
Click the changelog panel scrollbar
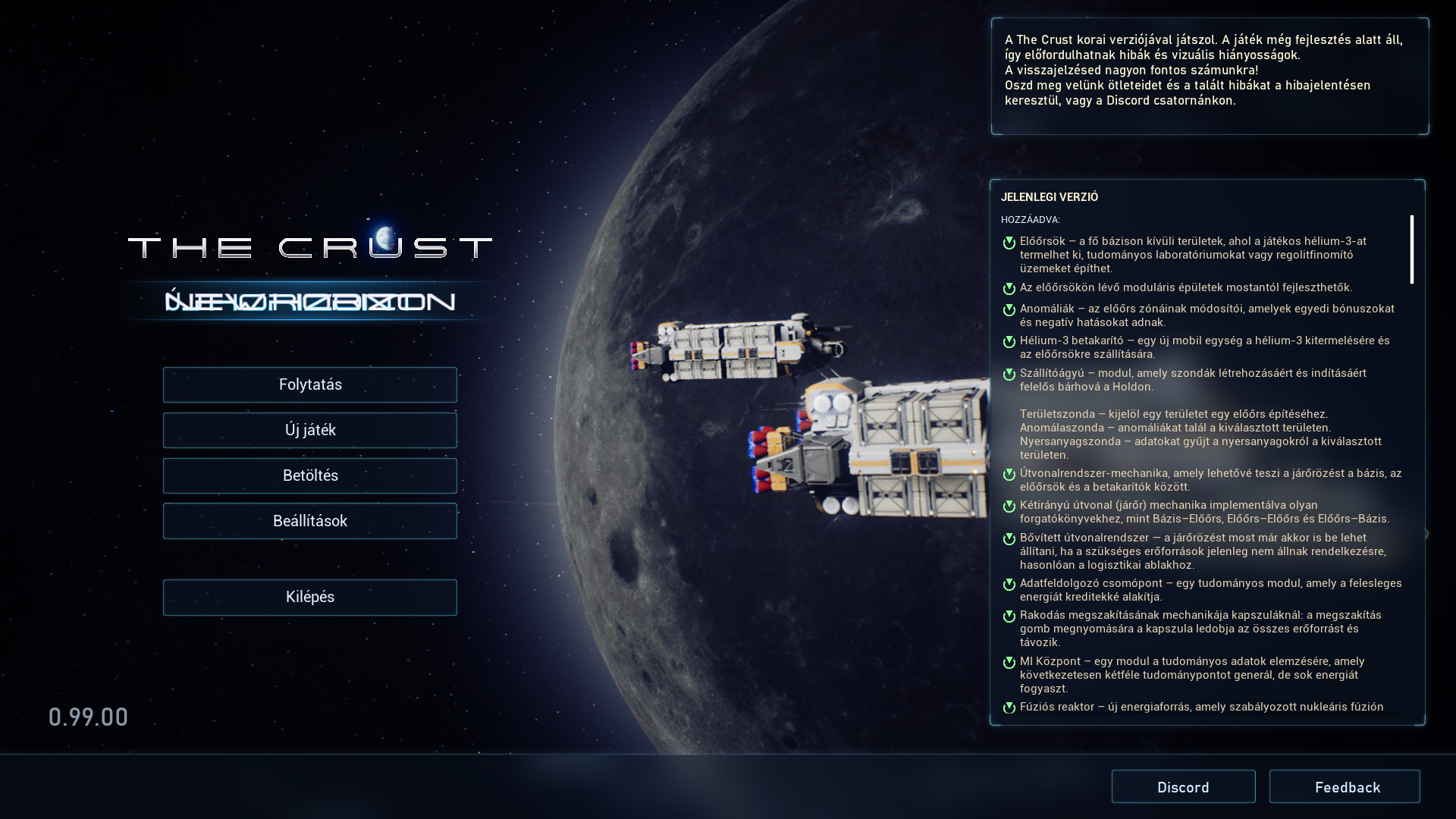[1411, 249]
